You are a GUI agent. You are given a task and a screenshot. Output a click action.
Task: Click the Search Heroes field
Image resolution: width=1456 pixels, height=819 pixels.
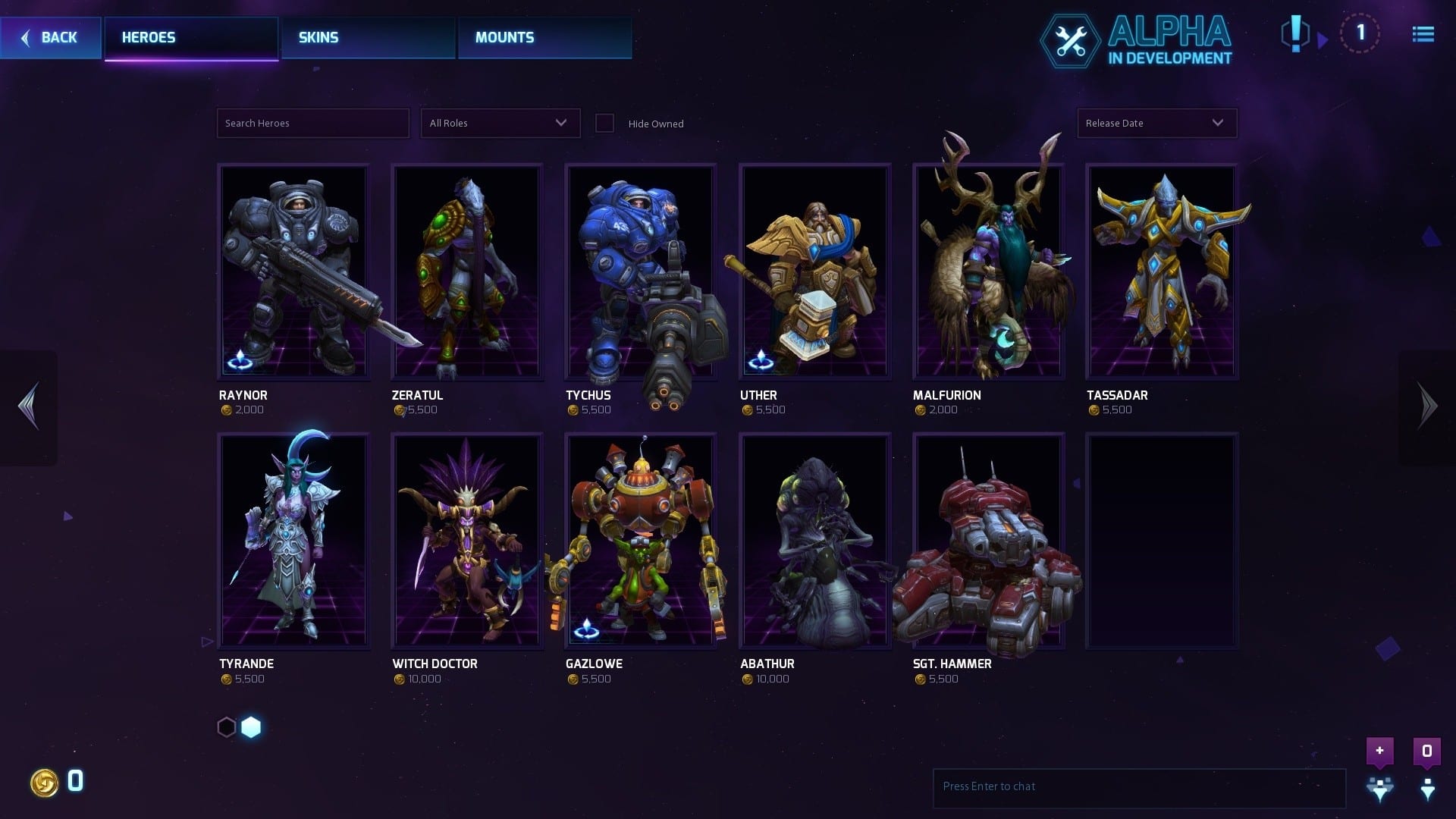tap(312, 124)
